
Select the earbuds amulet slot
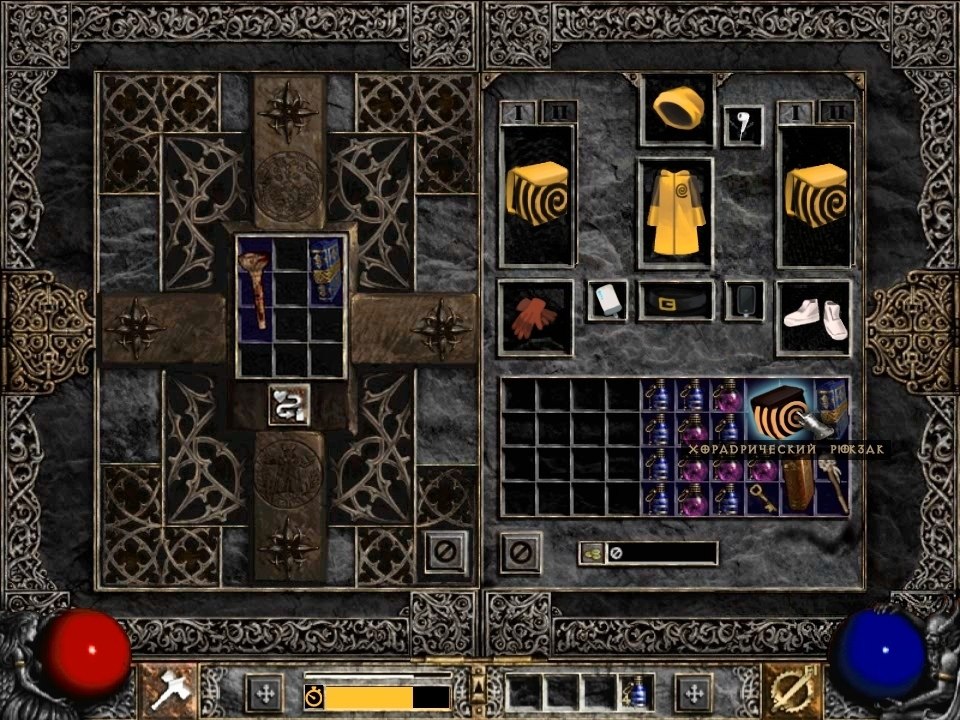pyautogui.click(x=743, y=126)
